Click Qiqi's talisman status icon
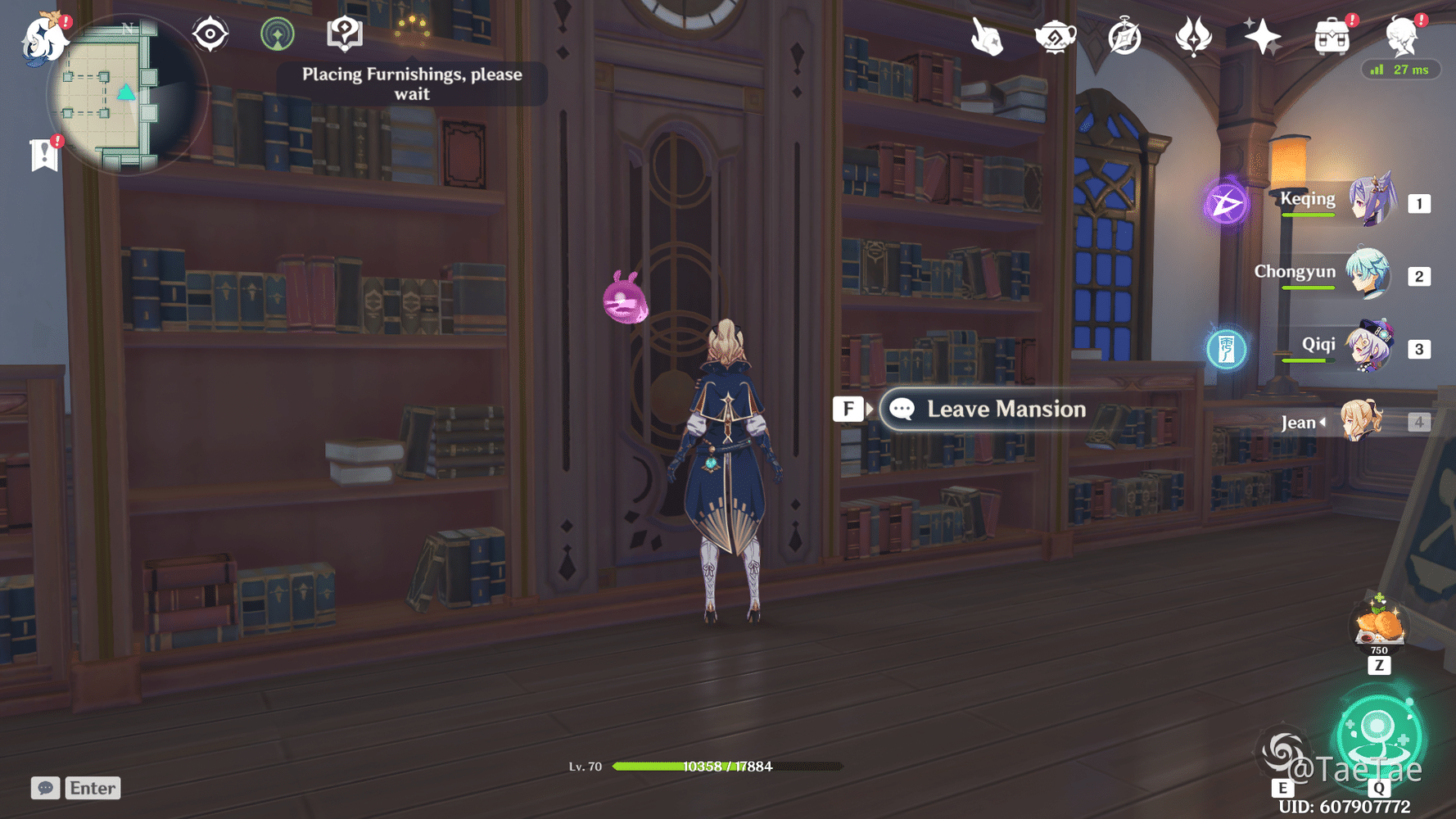This screenshot has height=819, width=1456. click(1227, 348)
